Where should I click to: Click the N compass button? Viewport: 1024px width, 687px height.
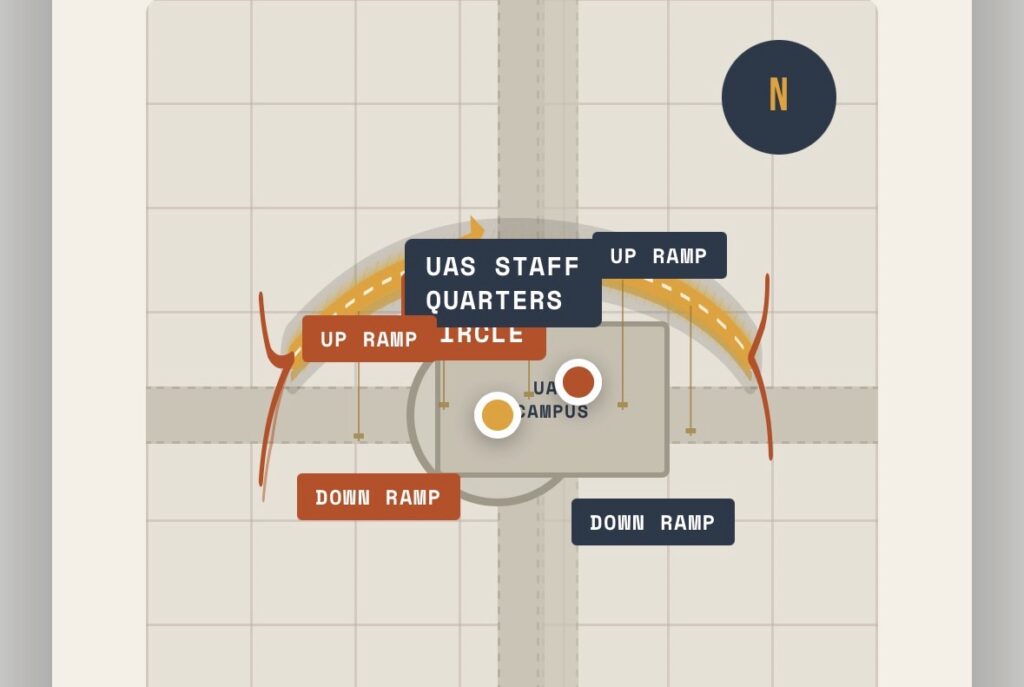[x=778, y=97]
